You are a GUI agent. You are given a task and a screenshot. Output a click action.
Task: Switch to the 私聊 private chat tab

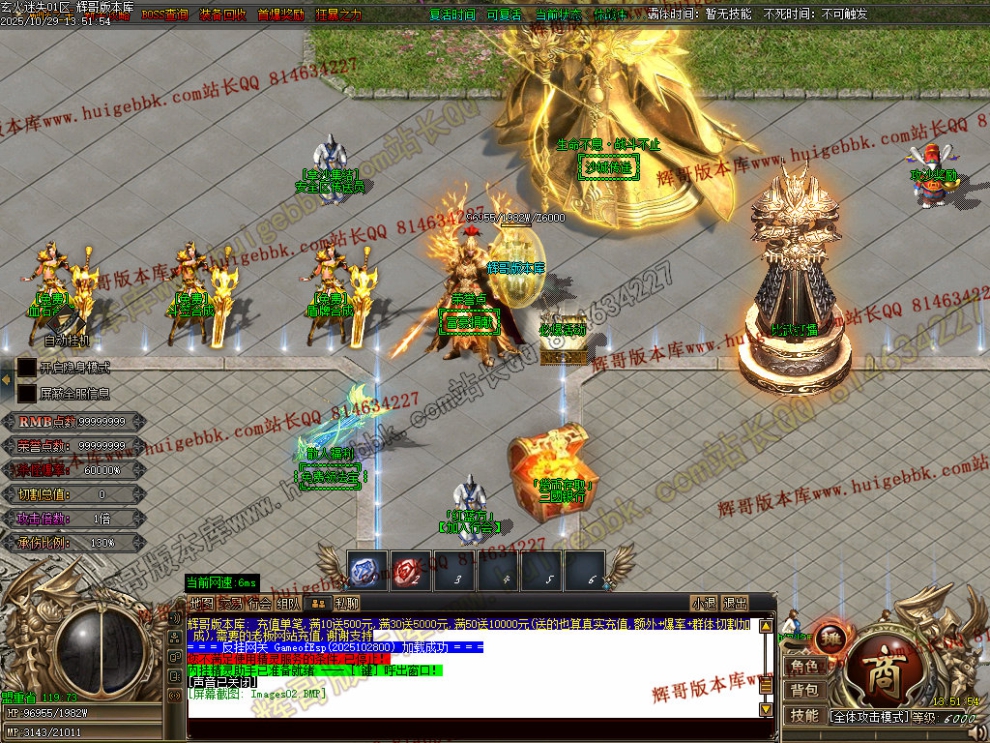pyautogui.click(x=347, y=603)
